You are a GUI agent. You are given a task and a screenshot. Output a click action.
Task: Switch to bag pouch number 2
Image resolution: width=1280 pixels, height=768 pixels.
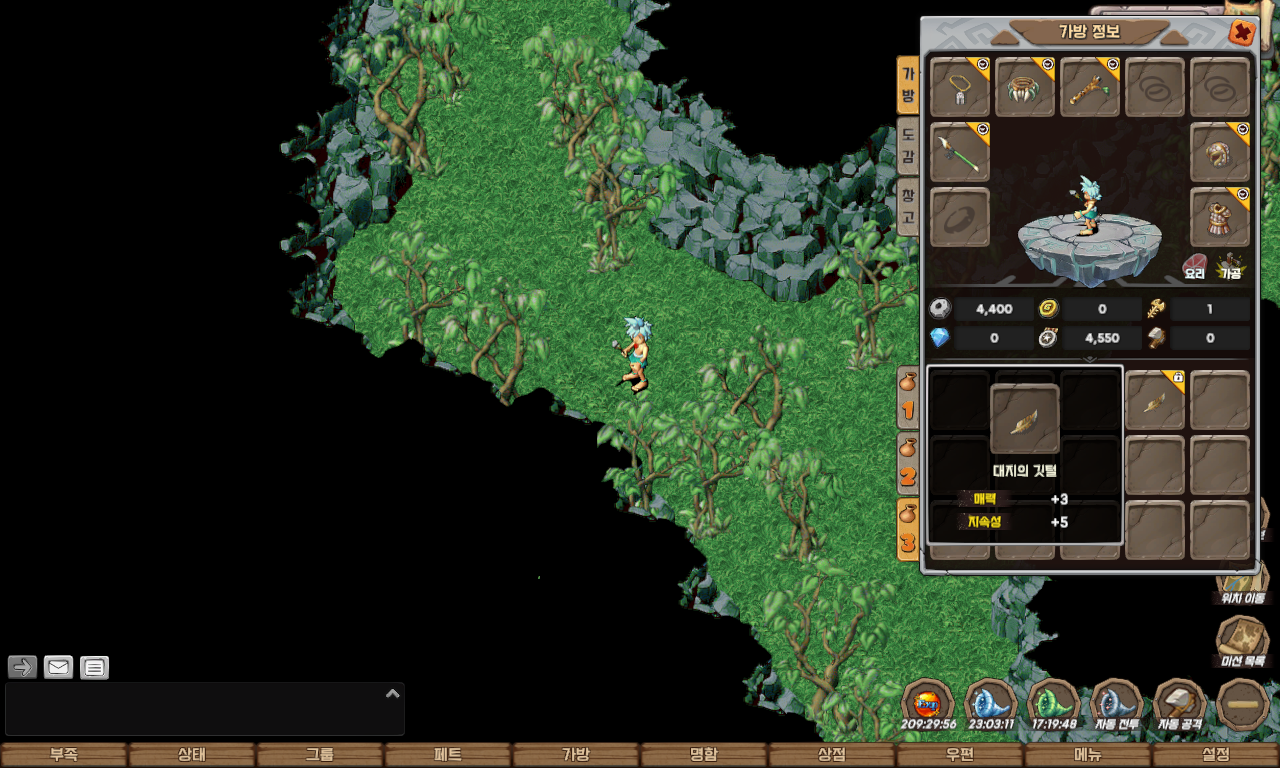pos(908,464)
